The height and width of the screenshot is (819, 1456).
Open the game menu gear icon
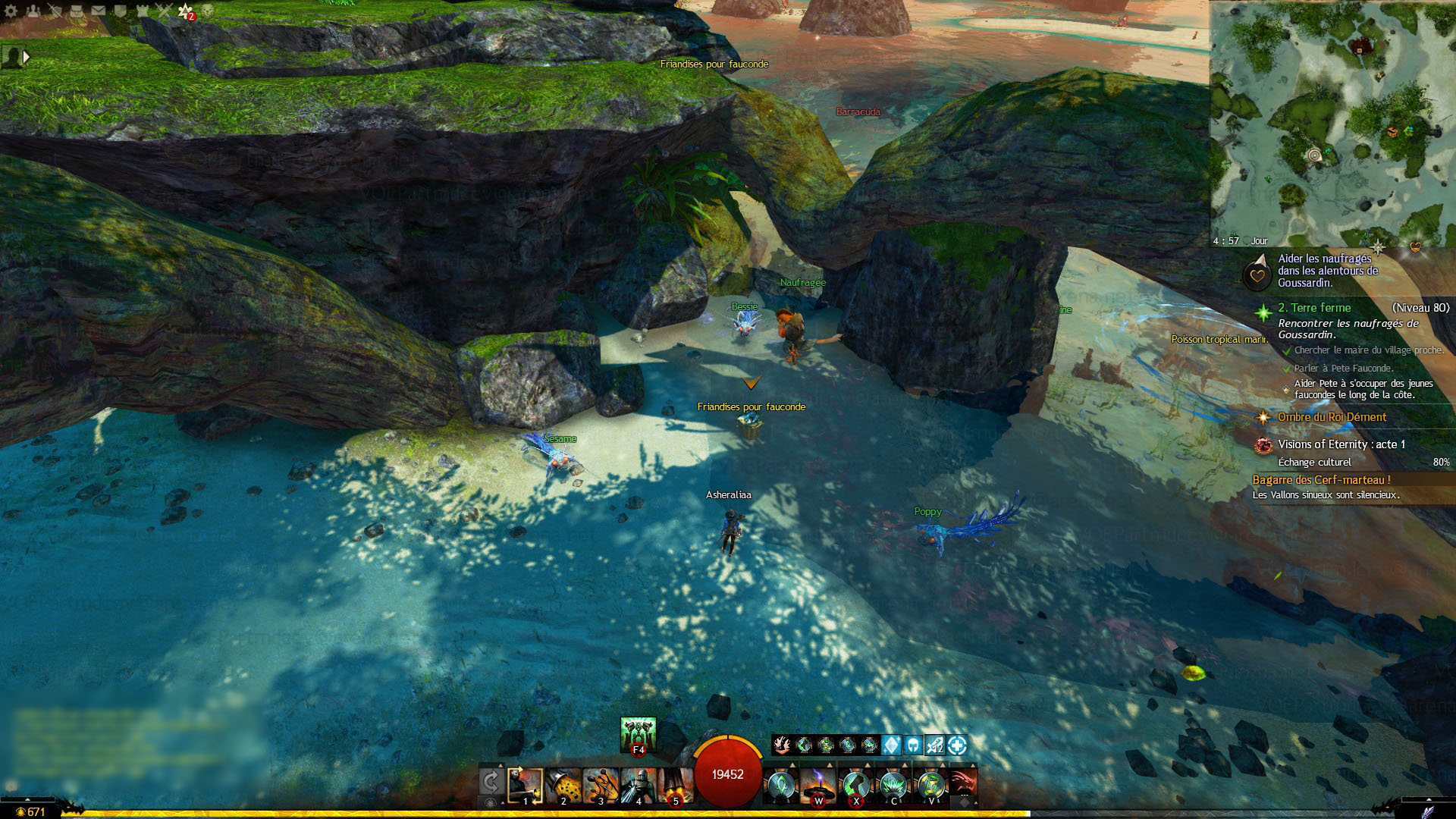11,11
